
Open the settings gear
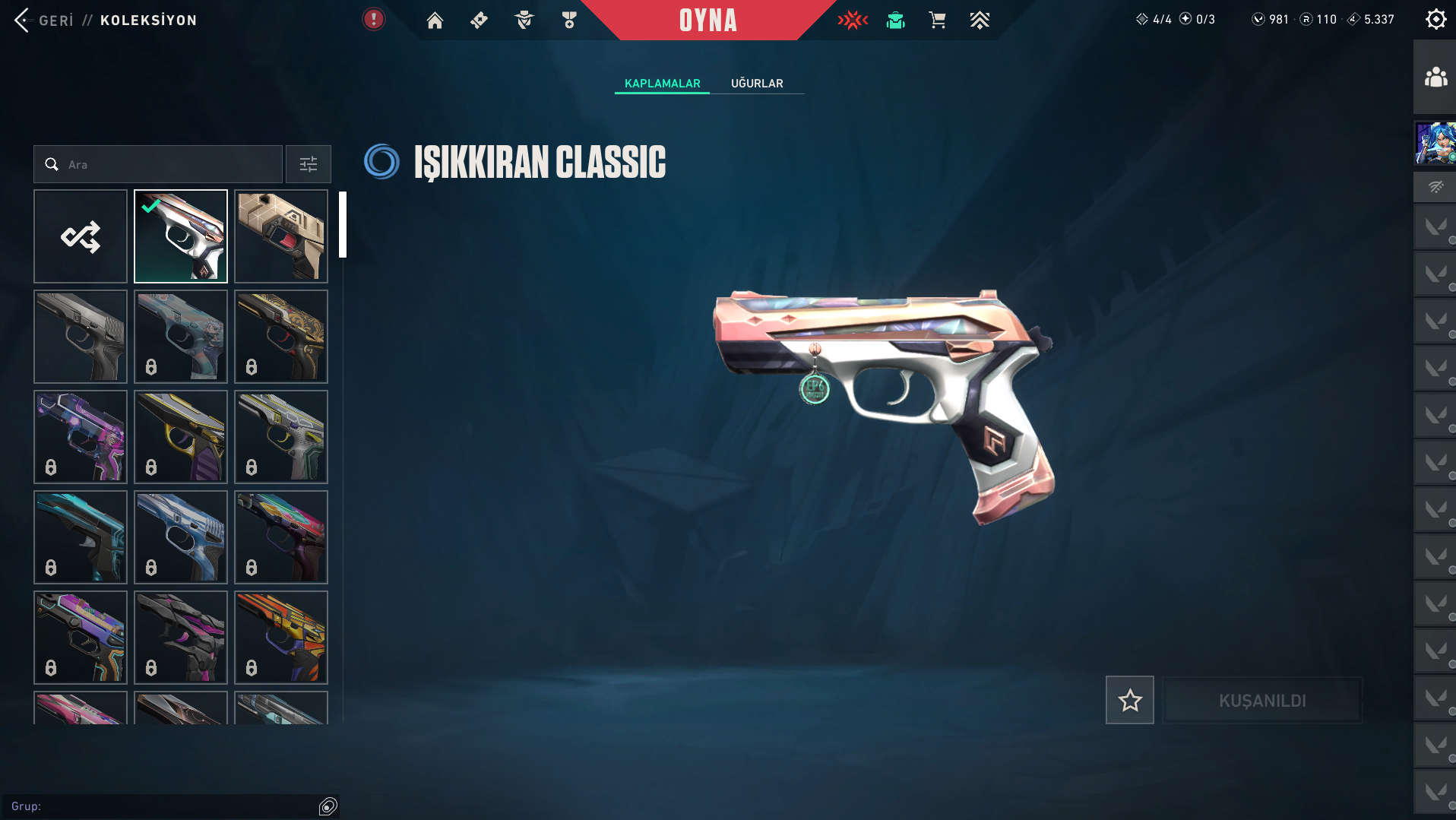click(x=1435, y=20)
